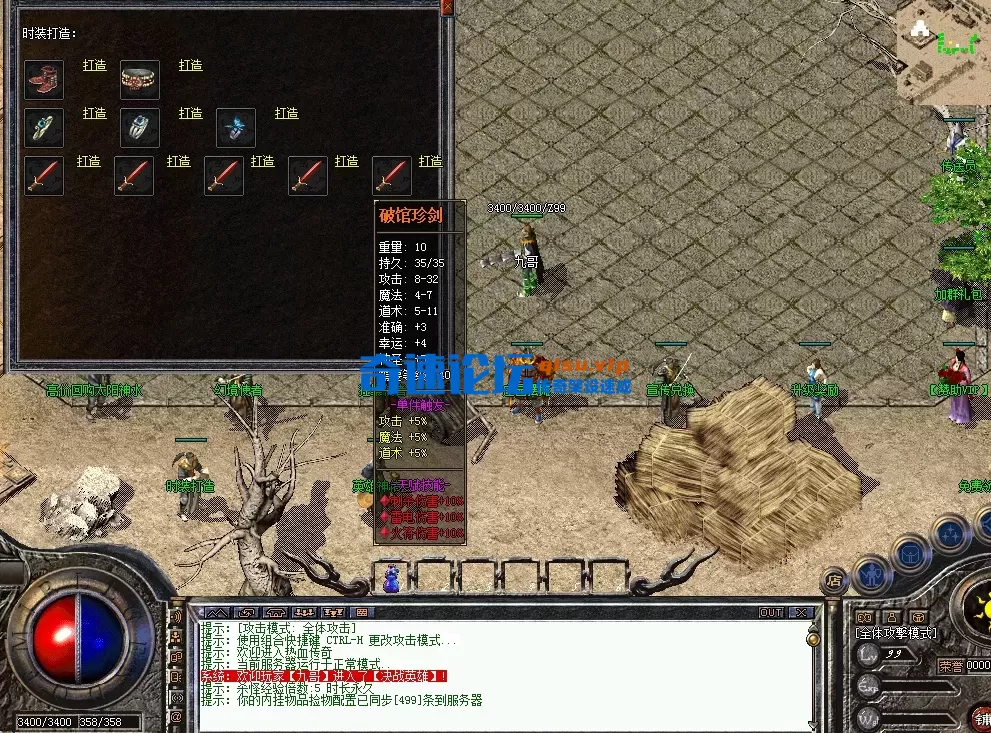Close the chat window with its X
Image resolution: width=991 pixels, height=733 pixels.
pos(801,612)
